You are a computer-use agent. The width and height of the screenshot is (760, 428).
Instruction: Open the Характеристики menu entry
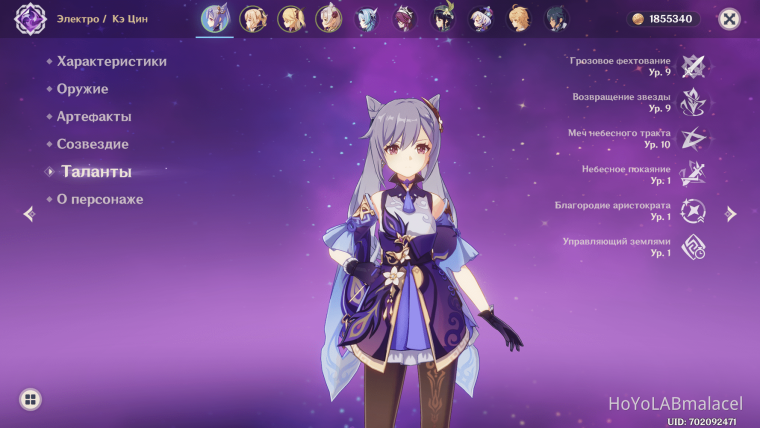(111, 61)
